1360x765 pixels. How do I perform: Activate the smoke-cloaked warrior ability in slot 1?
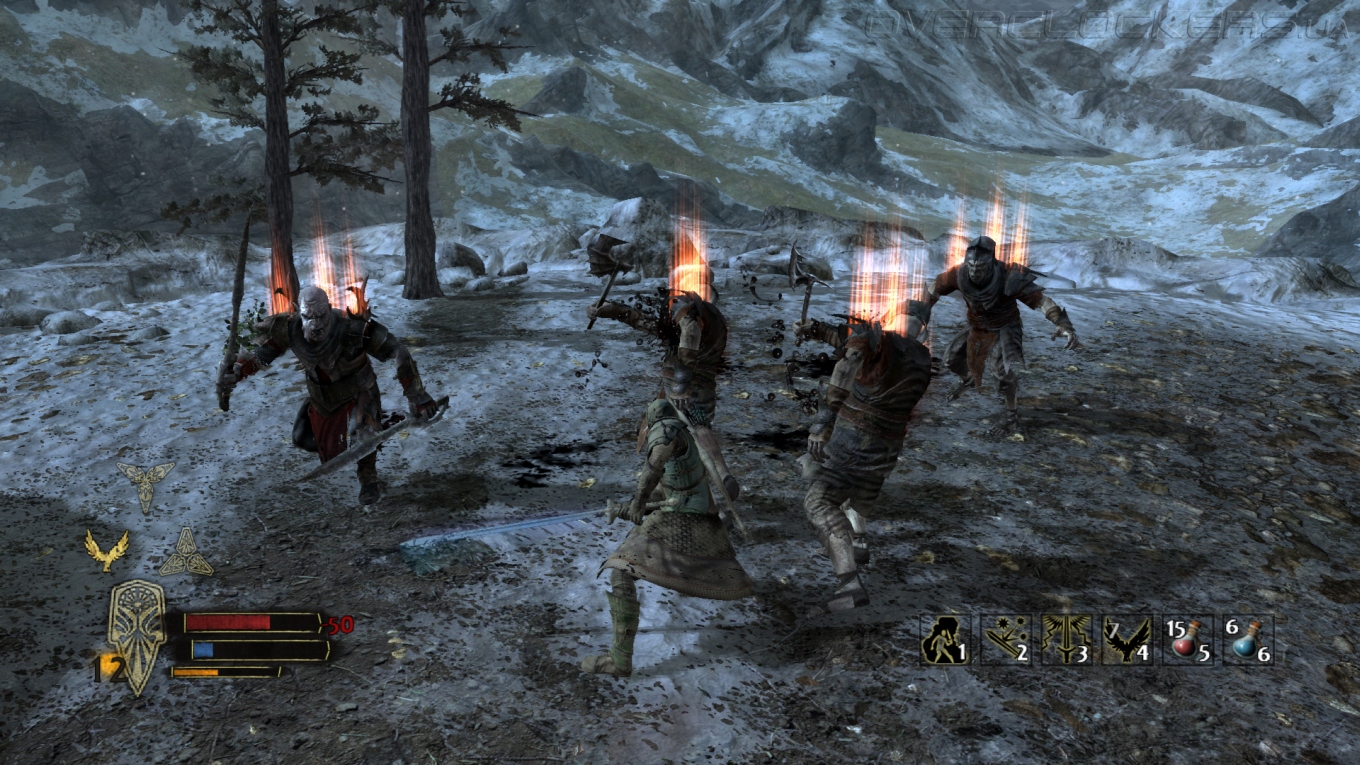tap(944, 640)
